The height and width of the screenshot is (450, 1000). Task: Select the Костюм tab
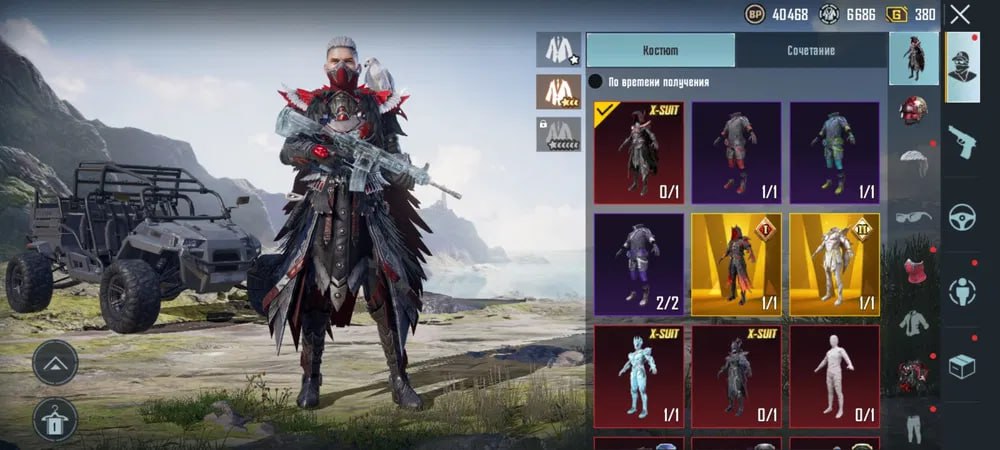tap(660, 50)
